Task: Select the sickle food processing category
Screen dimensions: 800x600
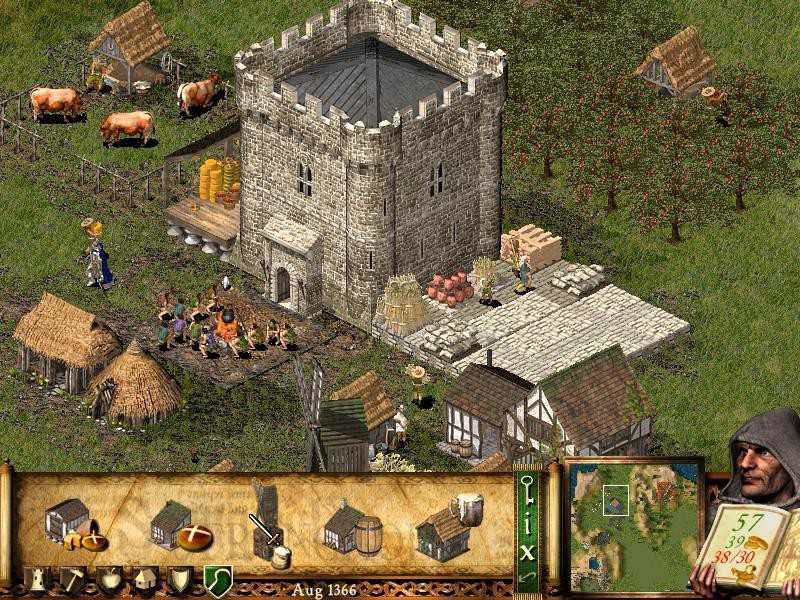Action: [217, 579]
